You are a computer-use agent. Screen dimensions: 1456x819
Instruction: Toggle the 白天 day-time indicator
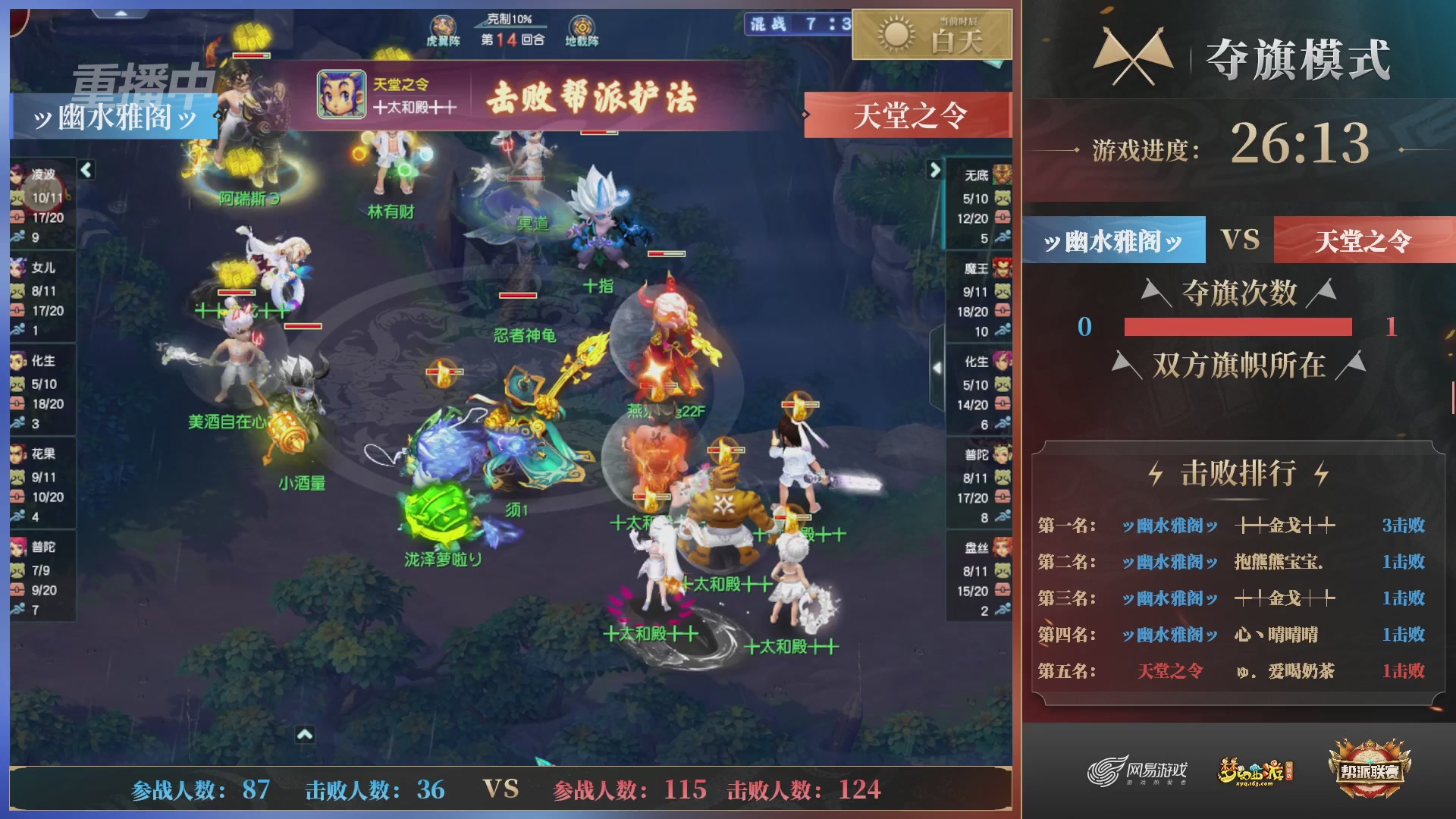click(x=931, y=34)
